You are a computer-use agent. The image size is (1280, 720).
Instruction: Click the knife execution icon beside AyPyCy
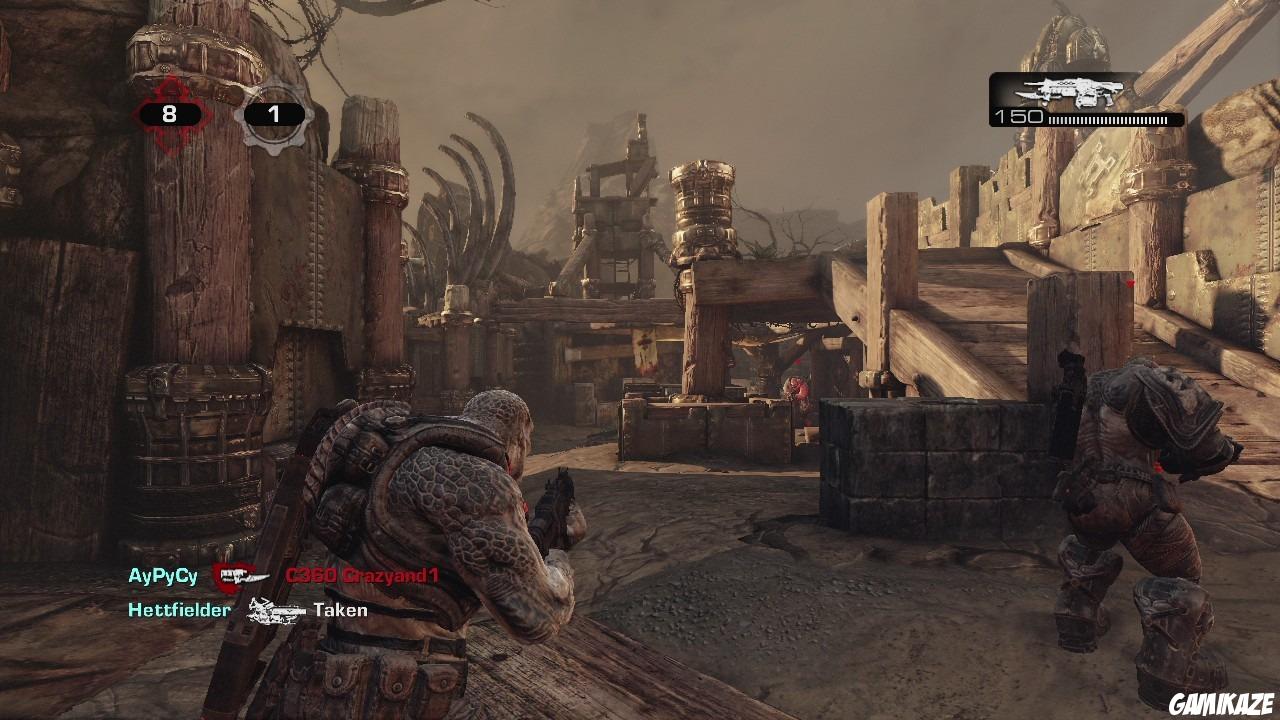[x=247, y=576]
